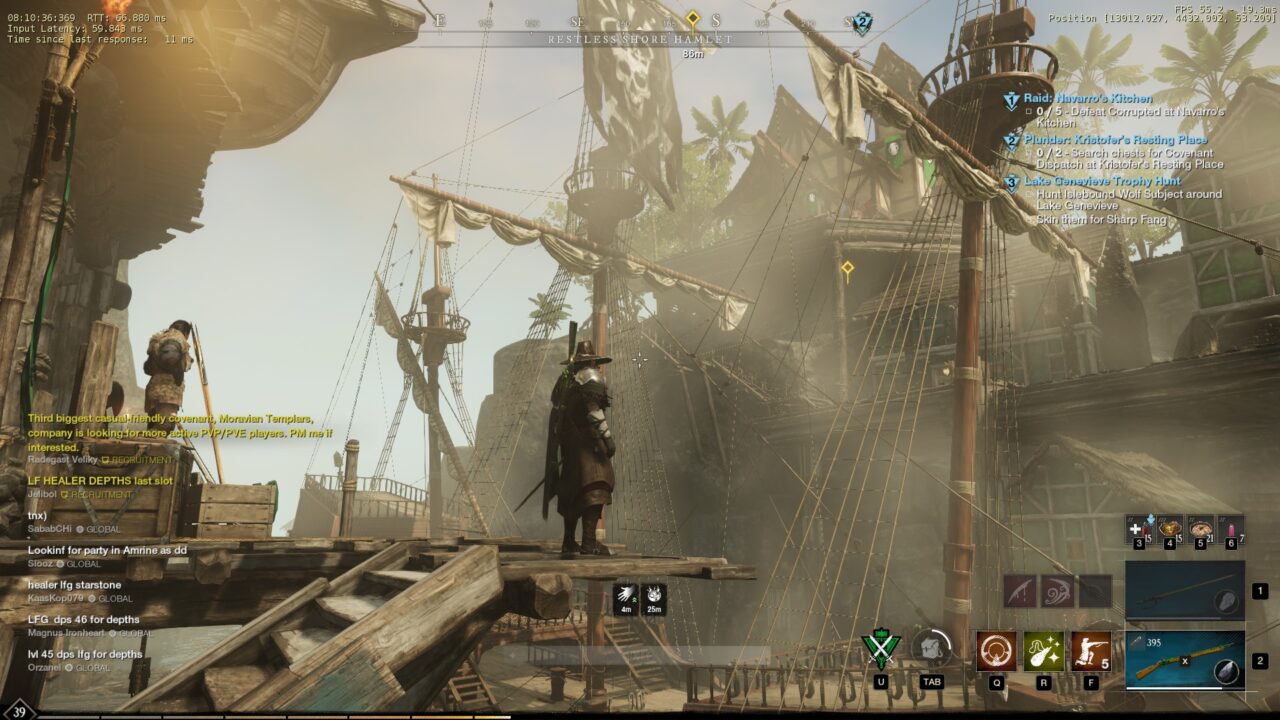This screenshot has height=720, width=1280.
Task: Select the musket weapon slot
Action: [1185, 660]
